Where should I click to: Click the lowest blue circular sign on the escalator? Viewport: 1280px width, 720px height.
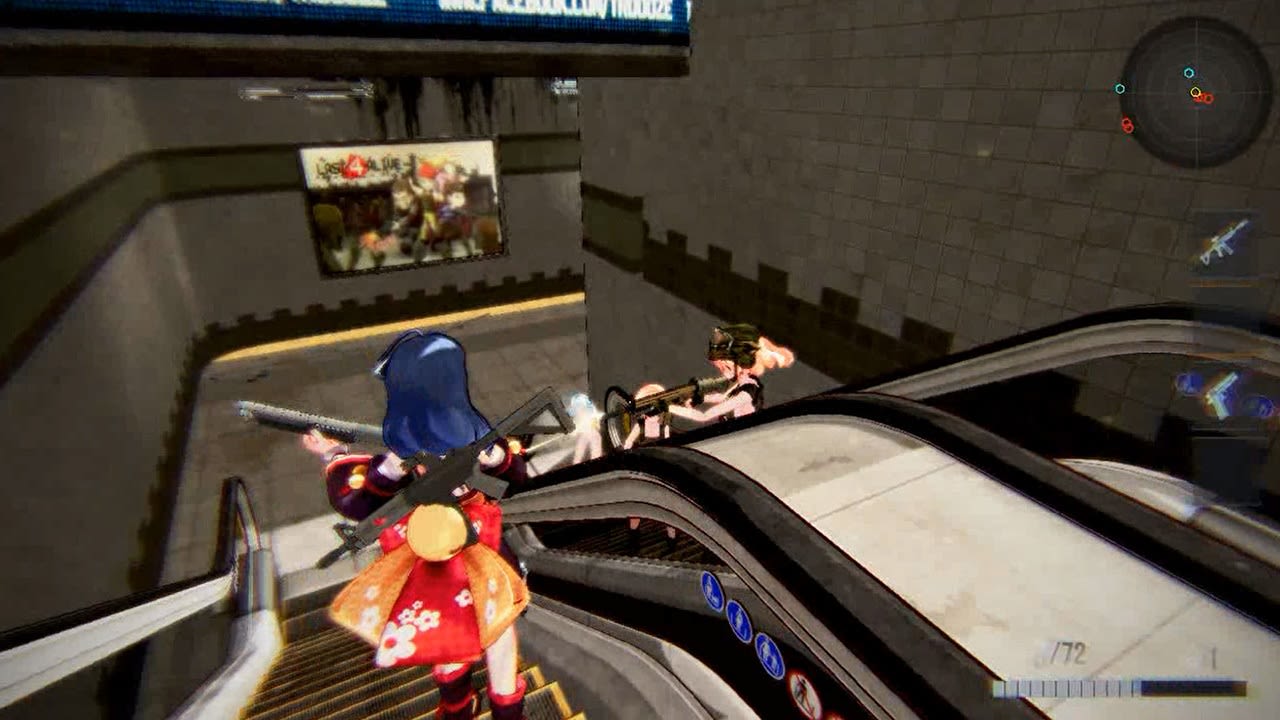click(x=769, y=654)
